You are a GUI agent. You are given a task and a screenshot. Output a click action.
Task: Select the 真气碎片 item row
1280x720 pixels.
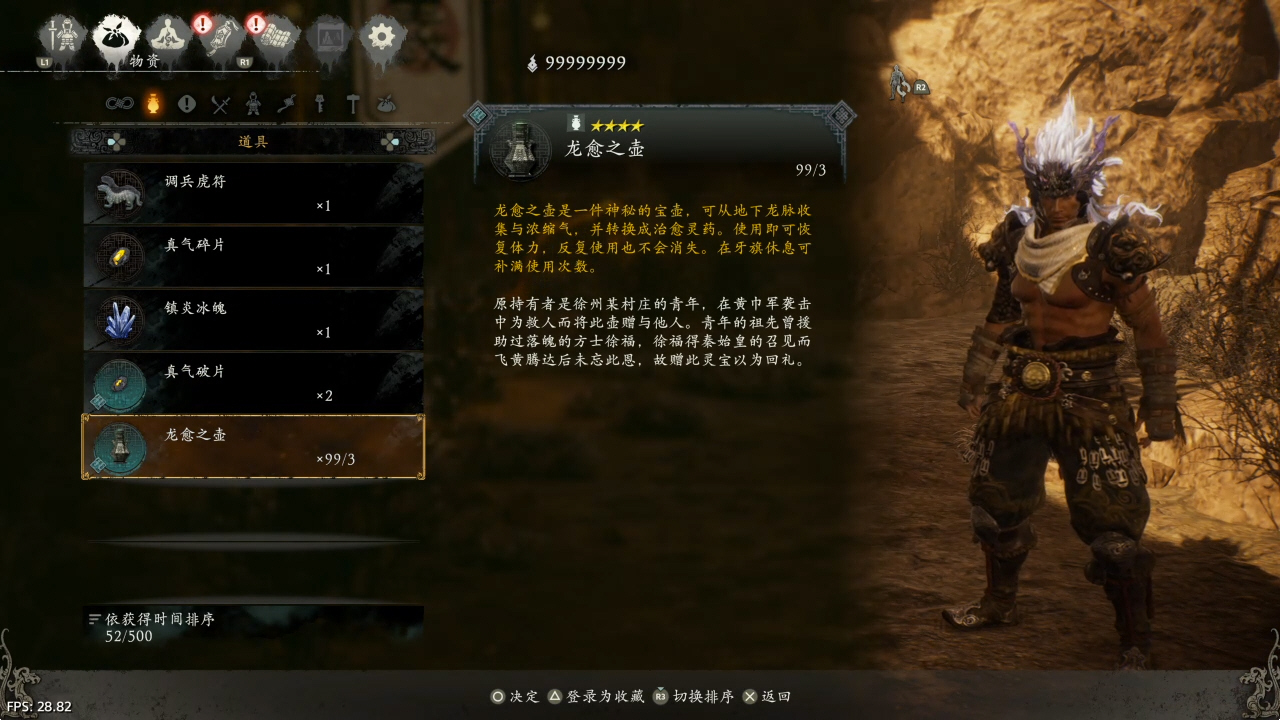pyautogui.click(x=253, y=256)
